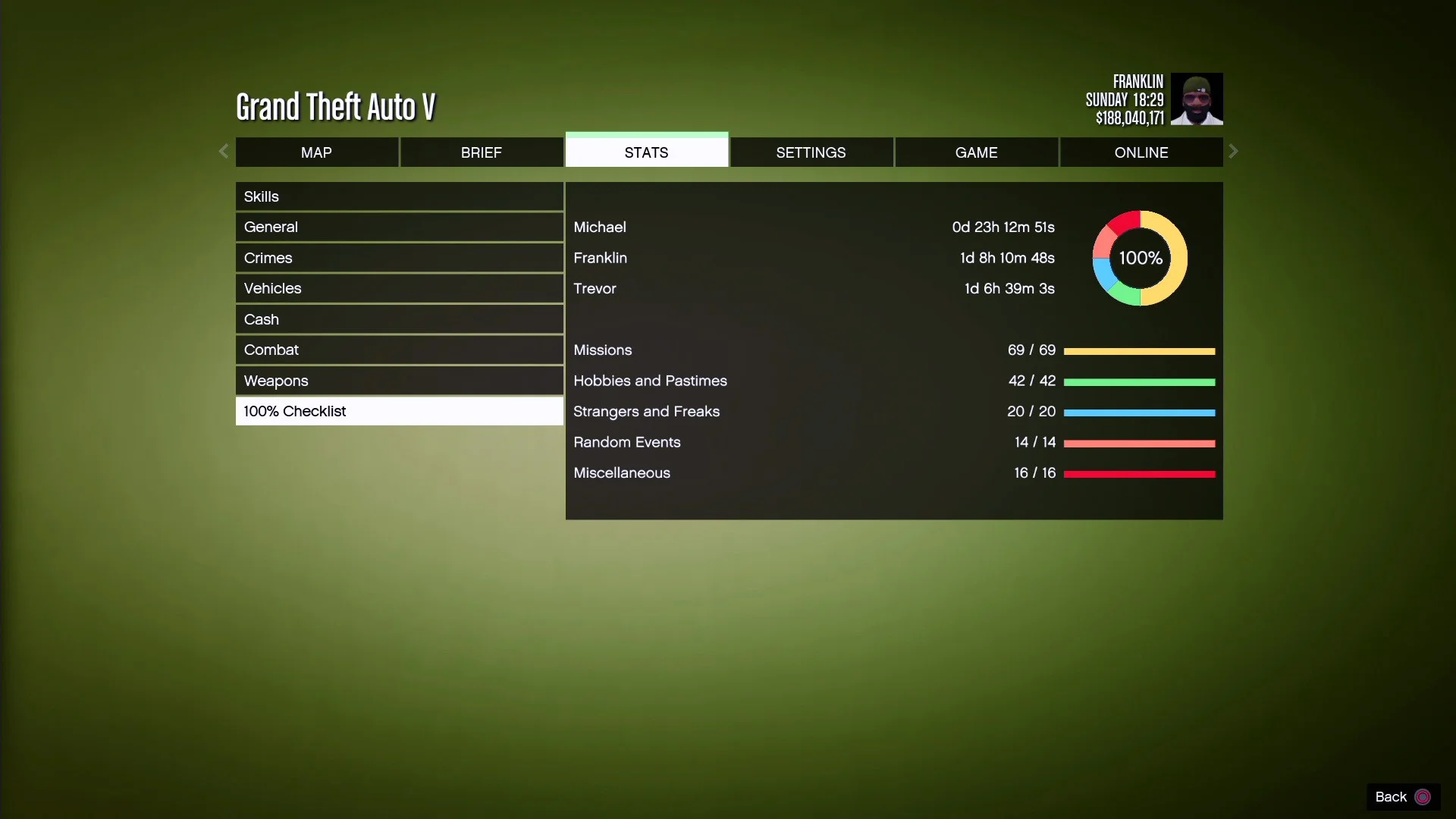Select the Cash stats category
The image size is (1456, 819).
coord(400,318)
